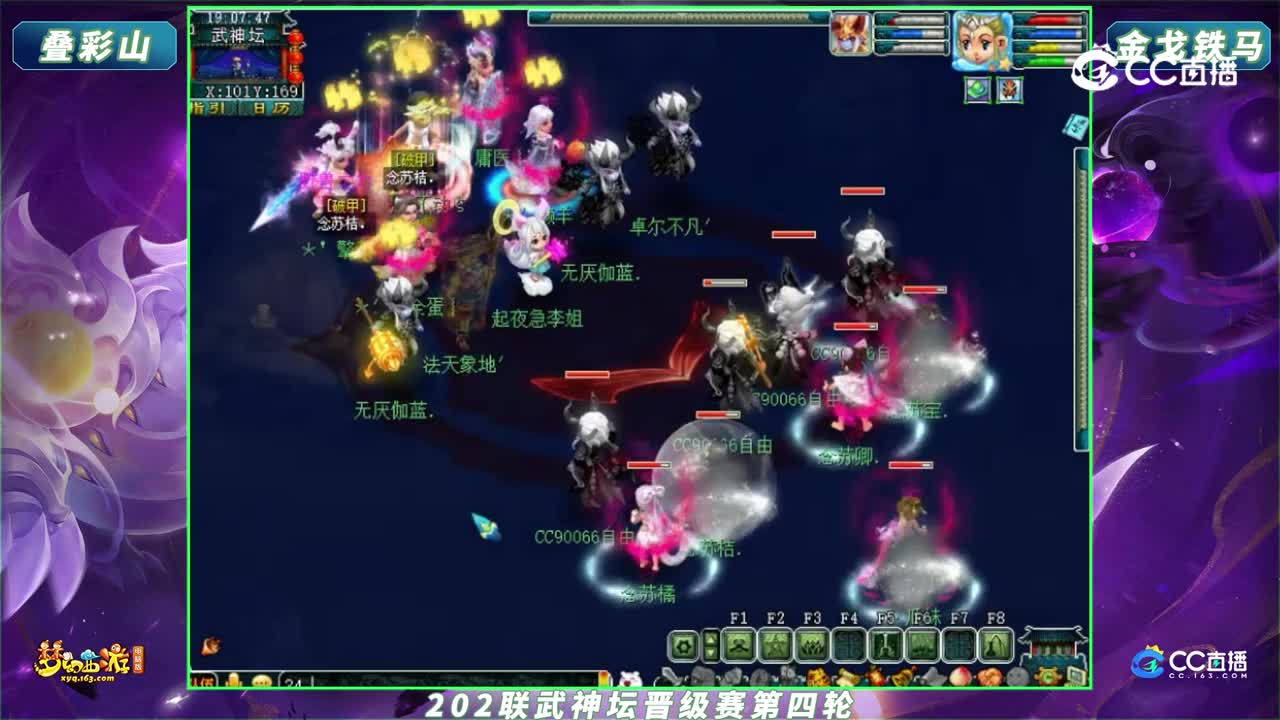Open the blue envelope icon under the portraits

(x=1073, y=127)
